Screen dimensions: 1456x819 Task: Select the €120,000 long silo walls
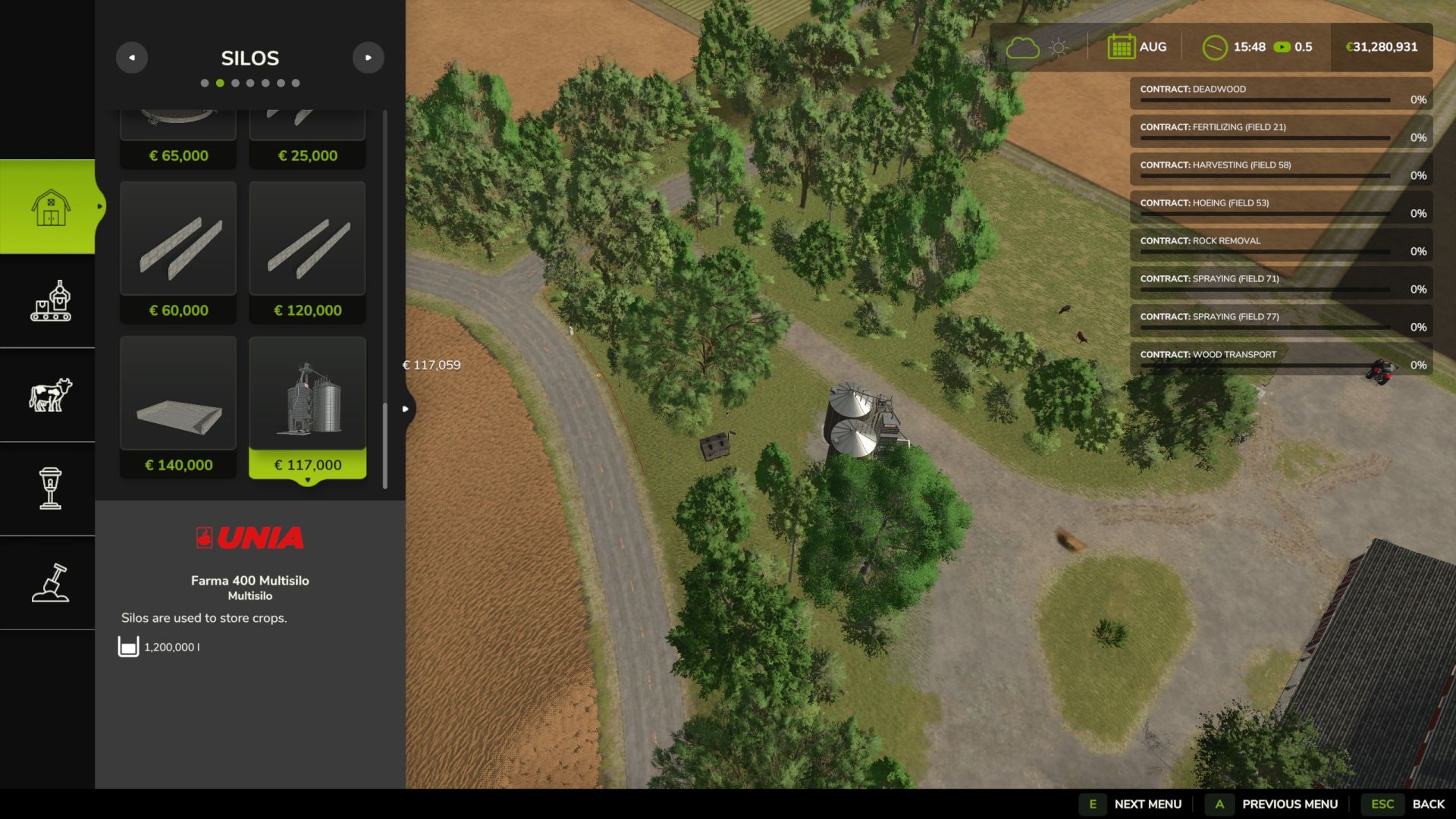tap(307, 252)
